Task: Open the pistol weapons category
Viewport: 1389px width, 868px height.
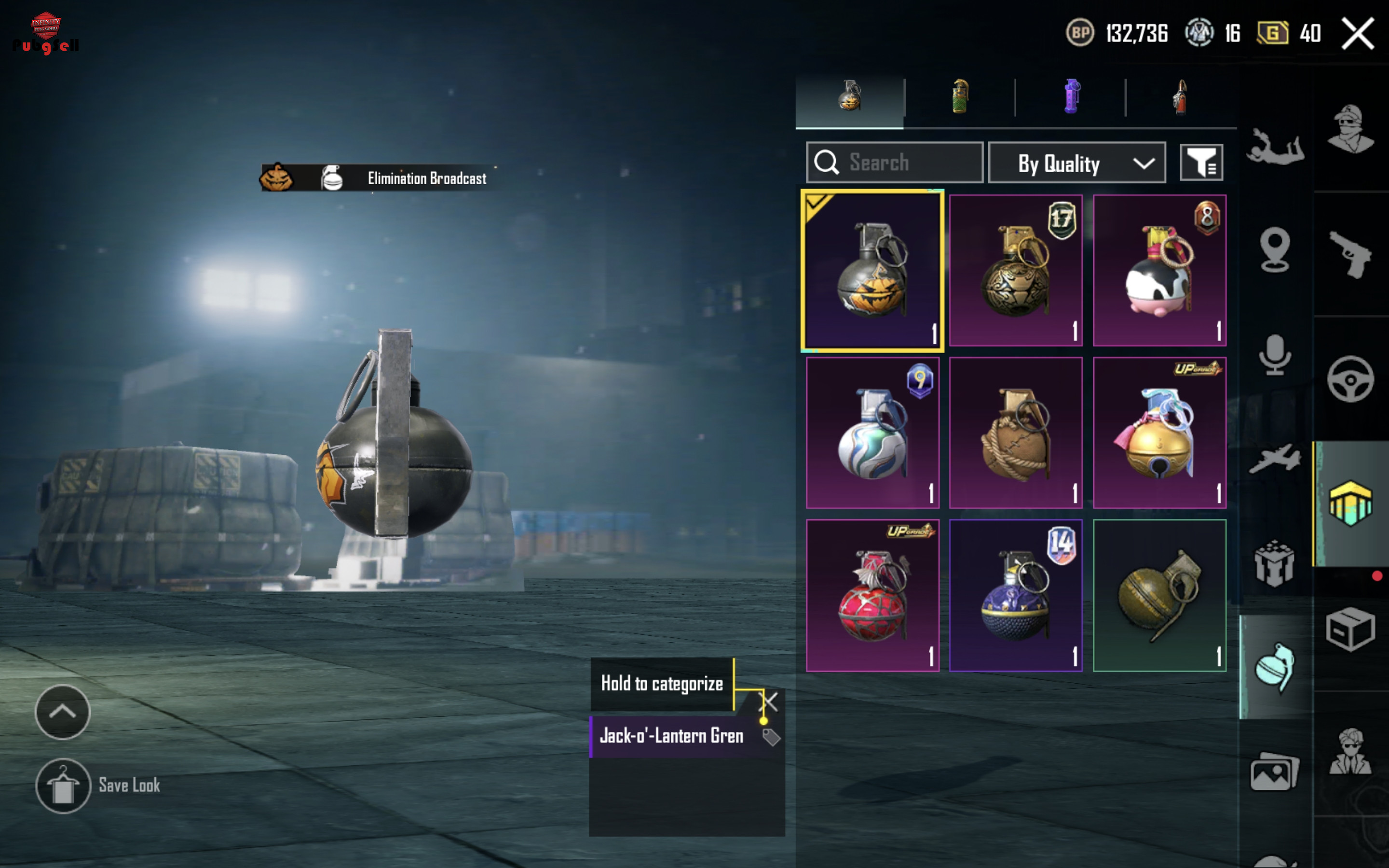Action: pos(1350,254)
